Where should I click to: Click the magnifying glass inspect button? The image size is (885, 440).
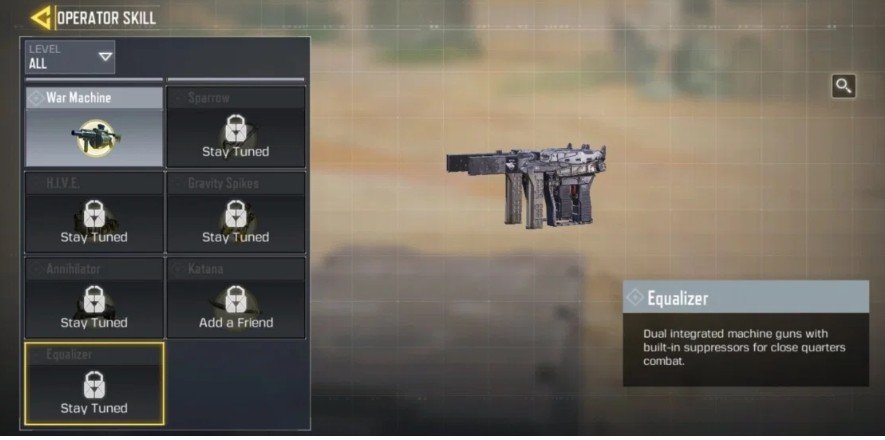click(843, 86)
